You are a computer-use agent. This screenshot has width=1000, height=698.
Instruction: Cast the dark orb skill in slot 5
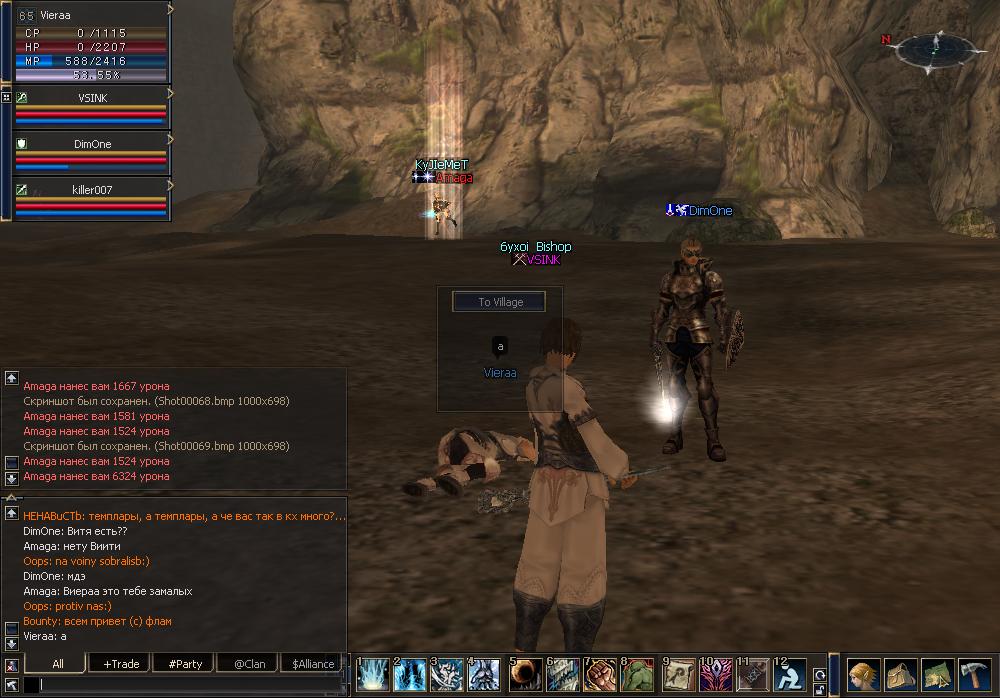[x=525, y=675]
